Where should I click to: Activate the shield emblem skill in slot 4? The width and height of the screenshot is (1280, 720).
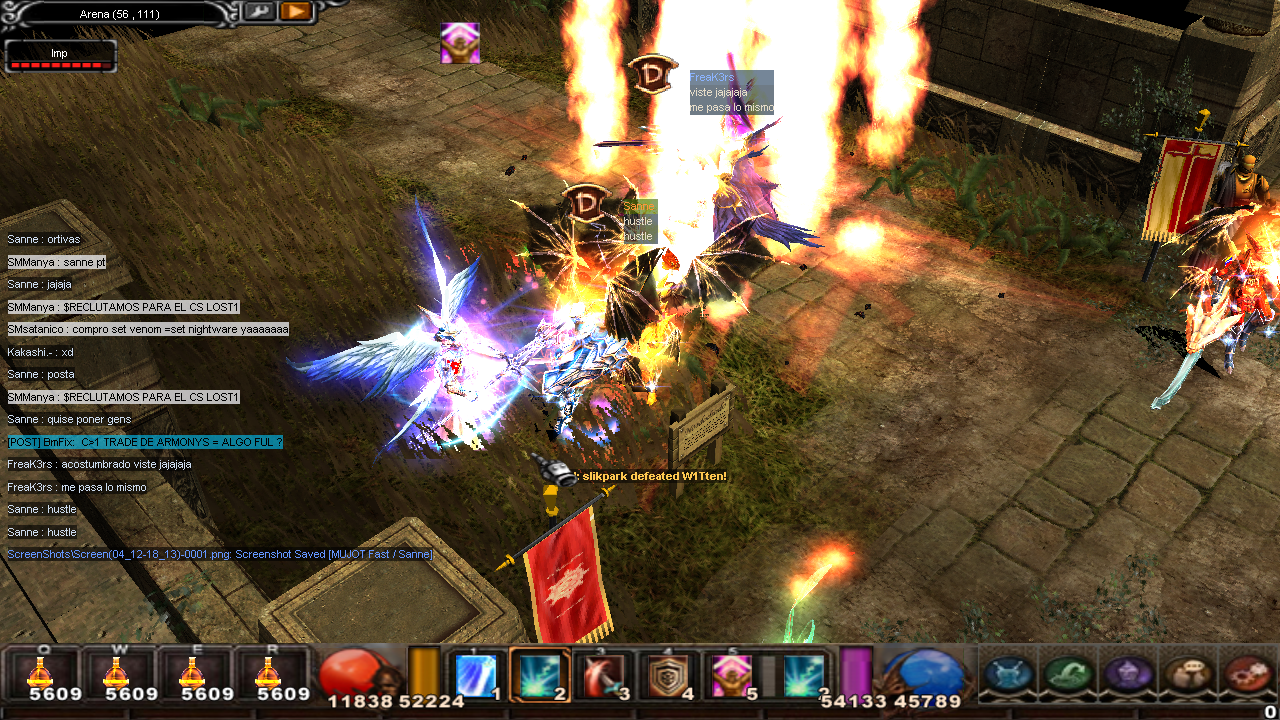[x=668, y=675]
